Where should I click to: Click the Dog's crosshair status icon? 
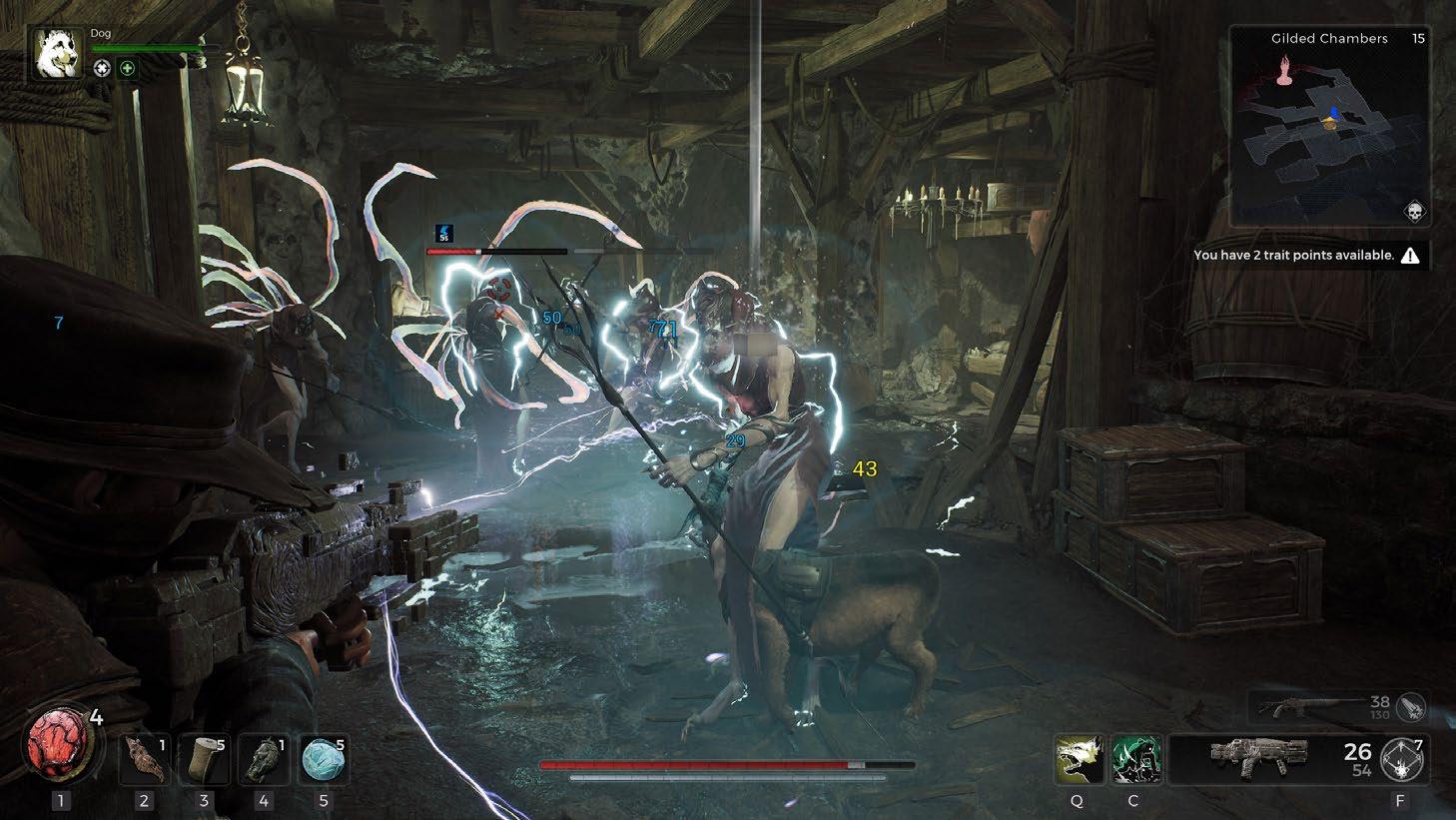tap(102, 68)
